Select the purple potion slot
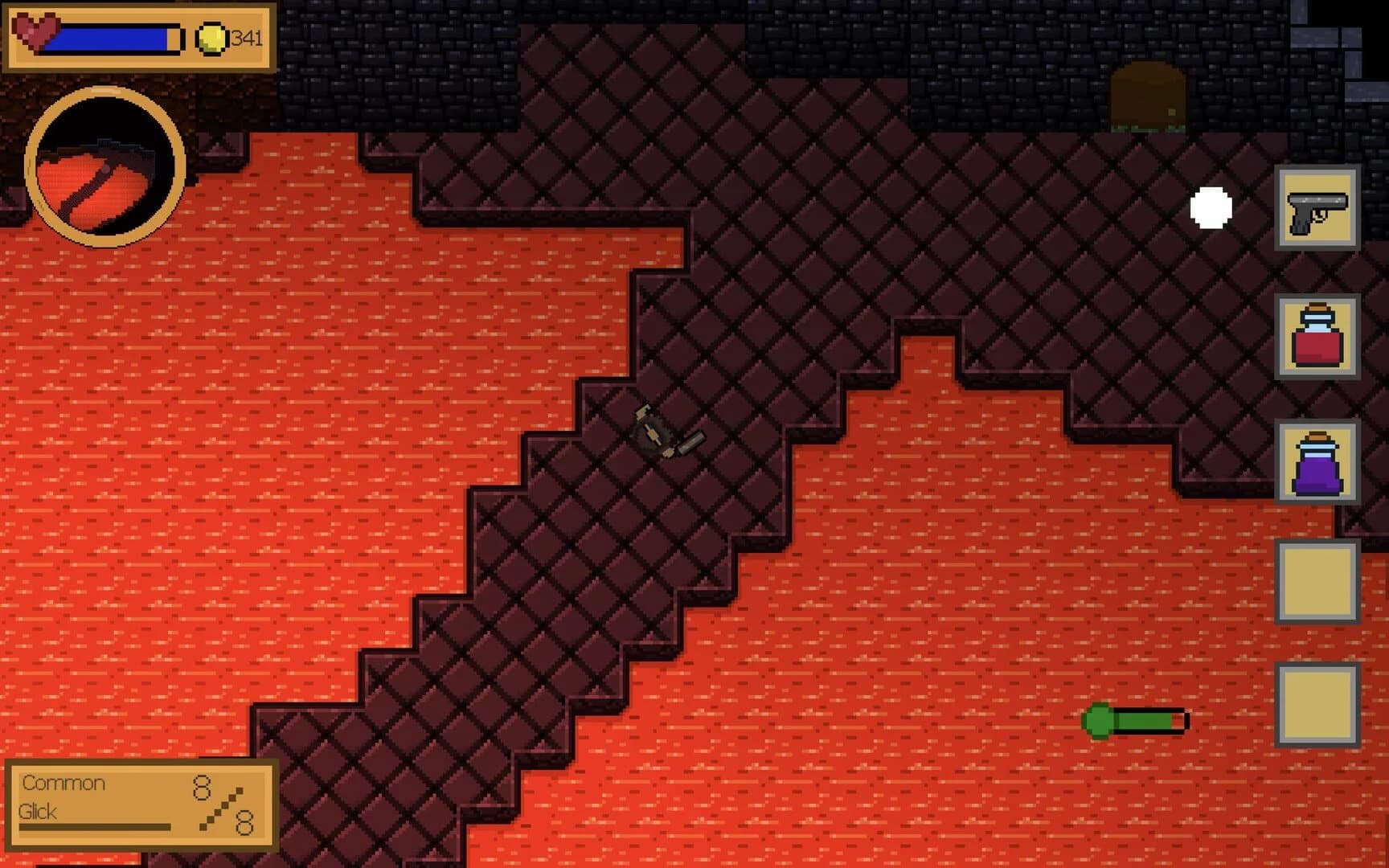 pyautogui.click(x=1317, y=464)
